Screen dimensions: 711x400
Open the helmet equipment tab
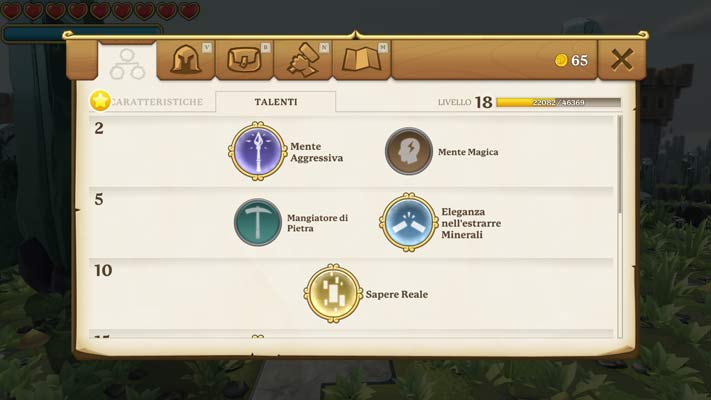[187, 61]
